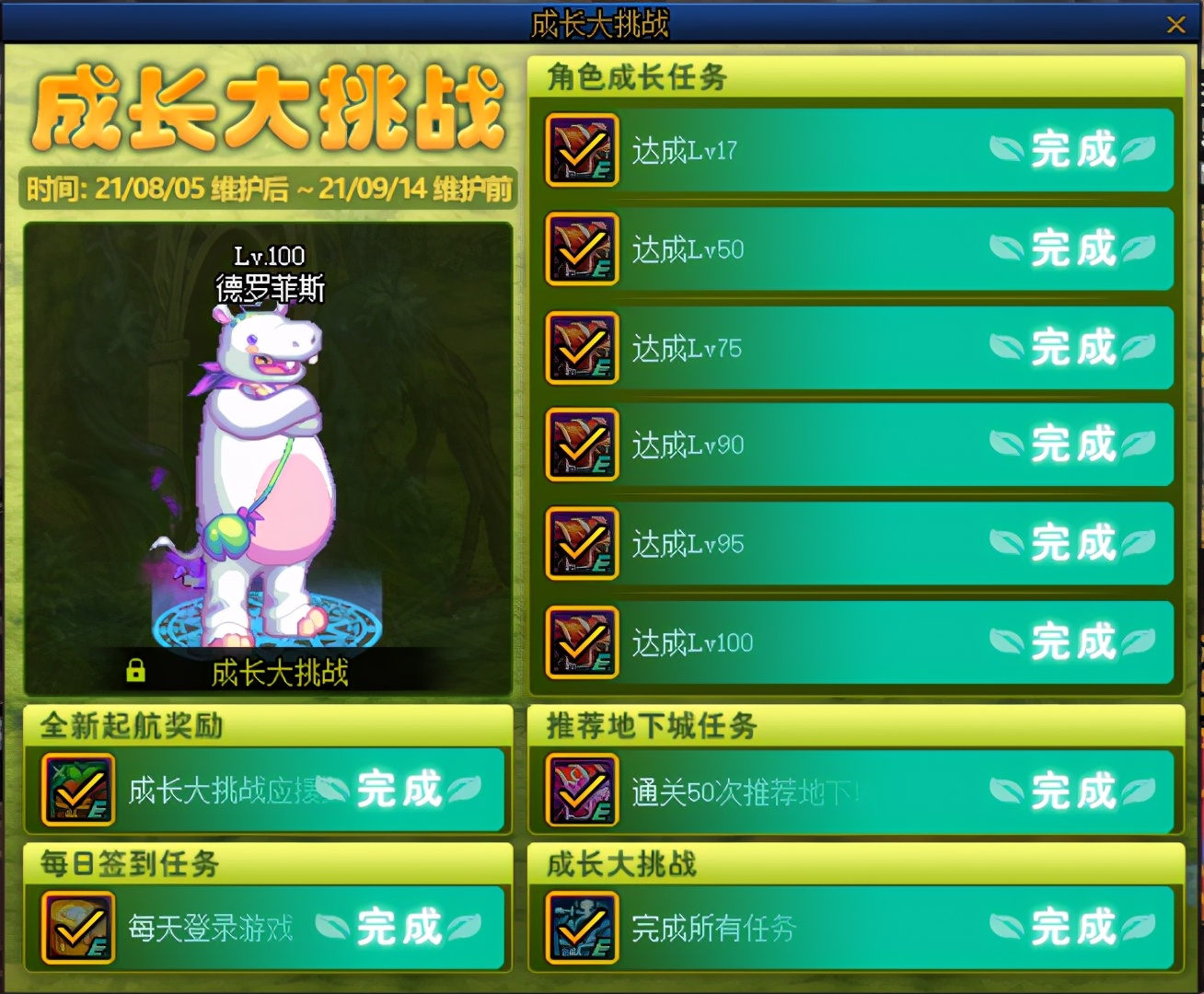Viewport: 1204px width, 994px height.
Task: Click the 通关50次推荐地下城 quest icon
Action: click(581, 790)
